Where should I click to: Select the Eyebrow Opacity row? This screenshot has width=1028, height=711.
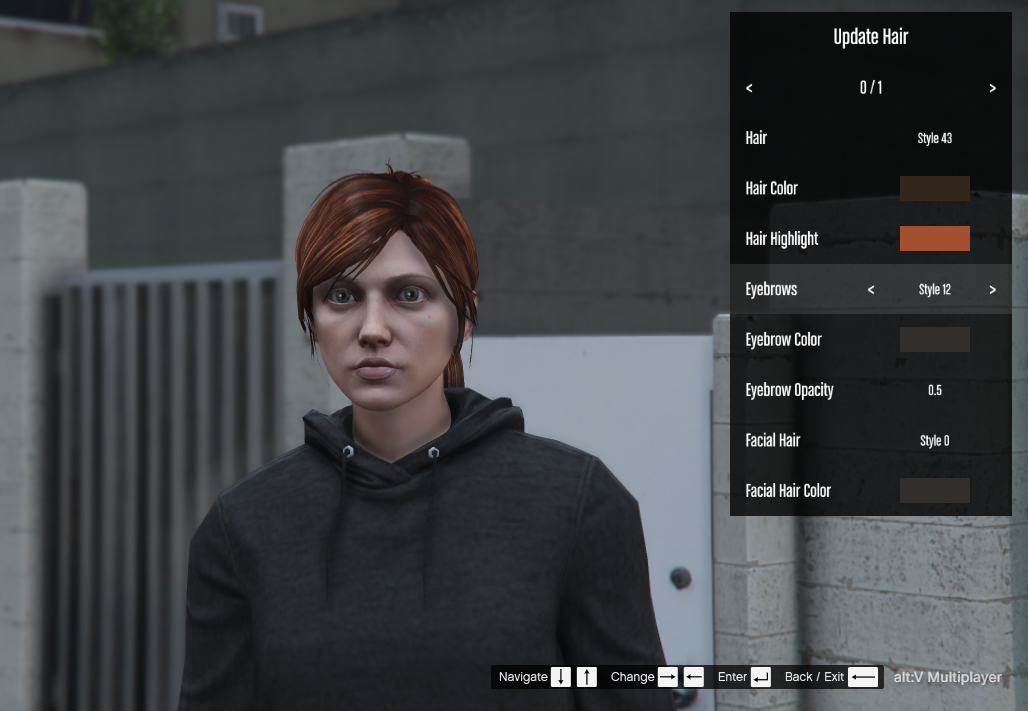pos(870,390)
